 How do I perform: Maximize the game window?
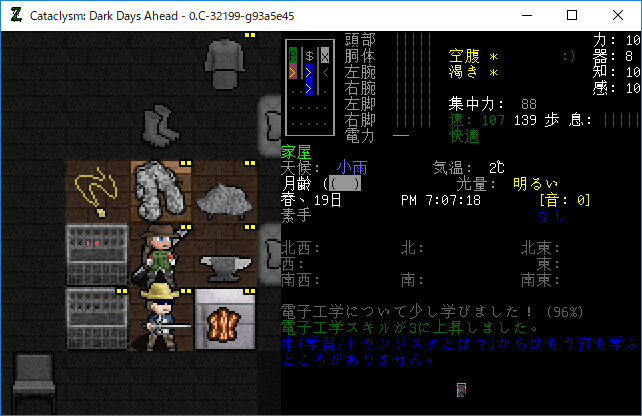tap(572, 15)
